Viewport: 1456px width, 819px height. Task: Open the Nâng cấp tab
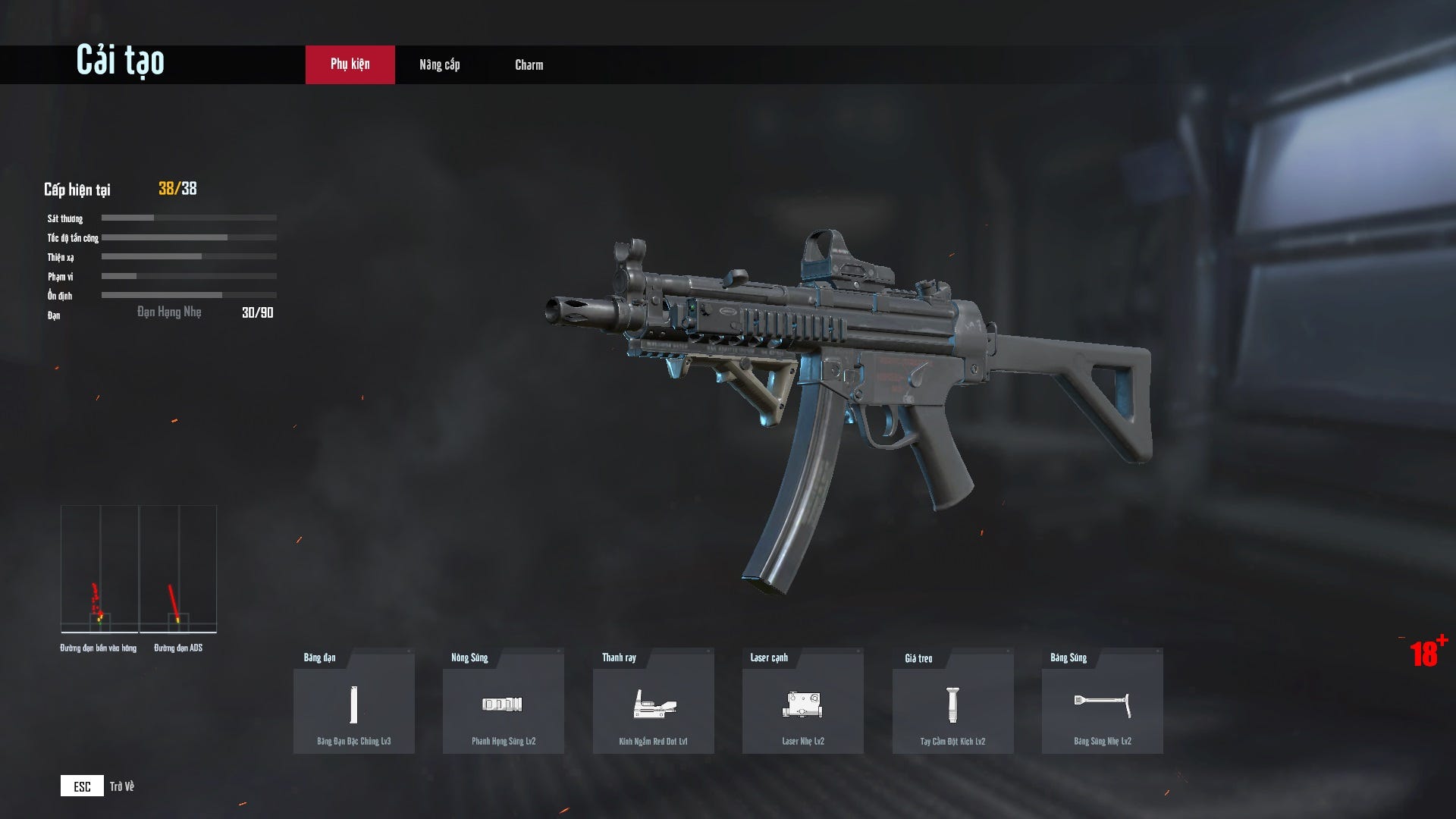point(439,64)
